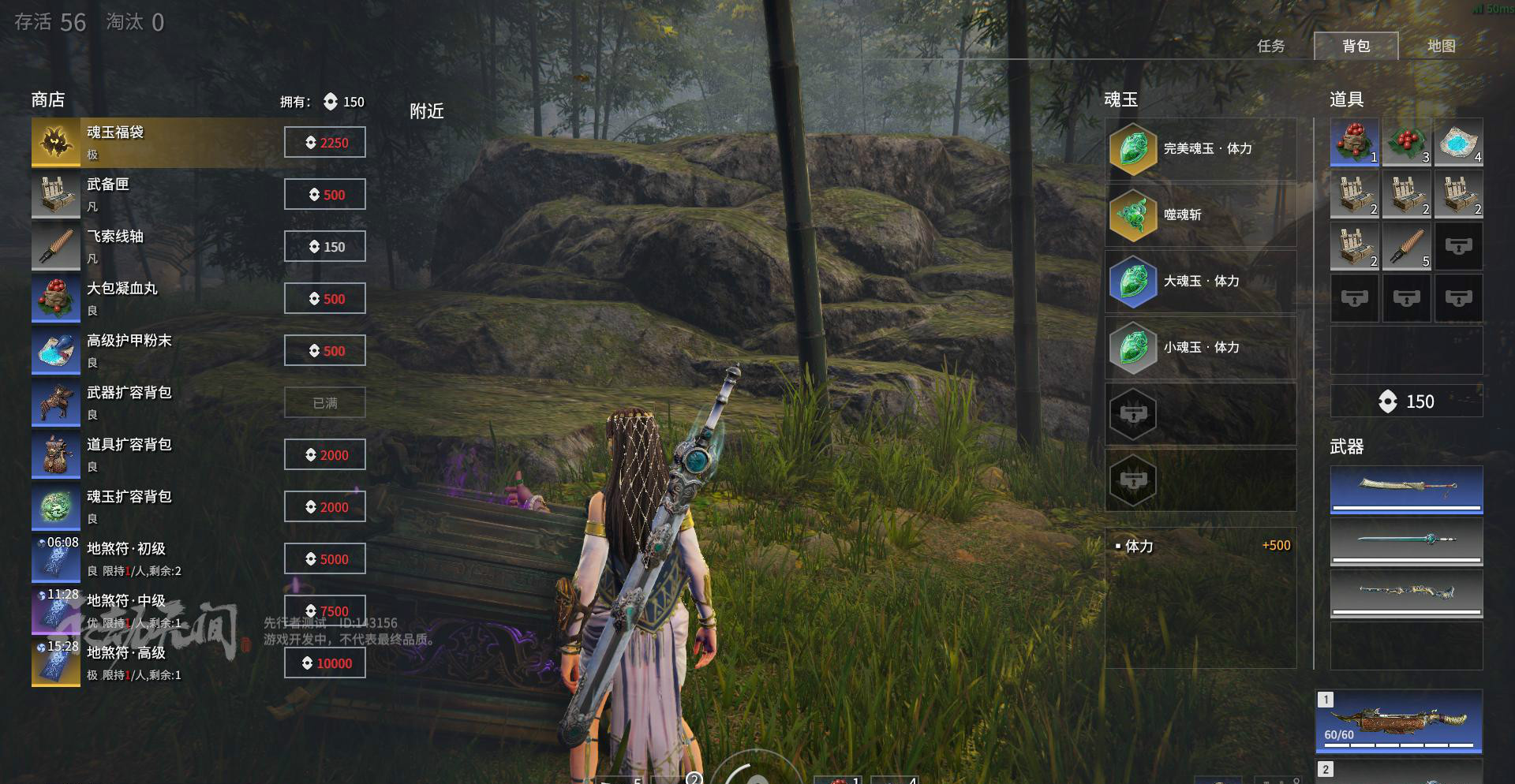Viewport: 1515px width, 784px height.
Task: Buy 地煞符·高级 for 10000
Action: (325, 663)
